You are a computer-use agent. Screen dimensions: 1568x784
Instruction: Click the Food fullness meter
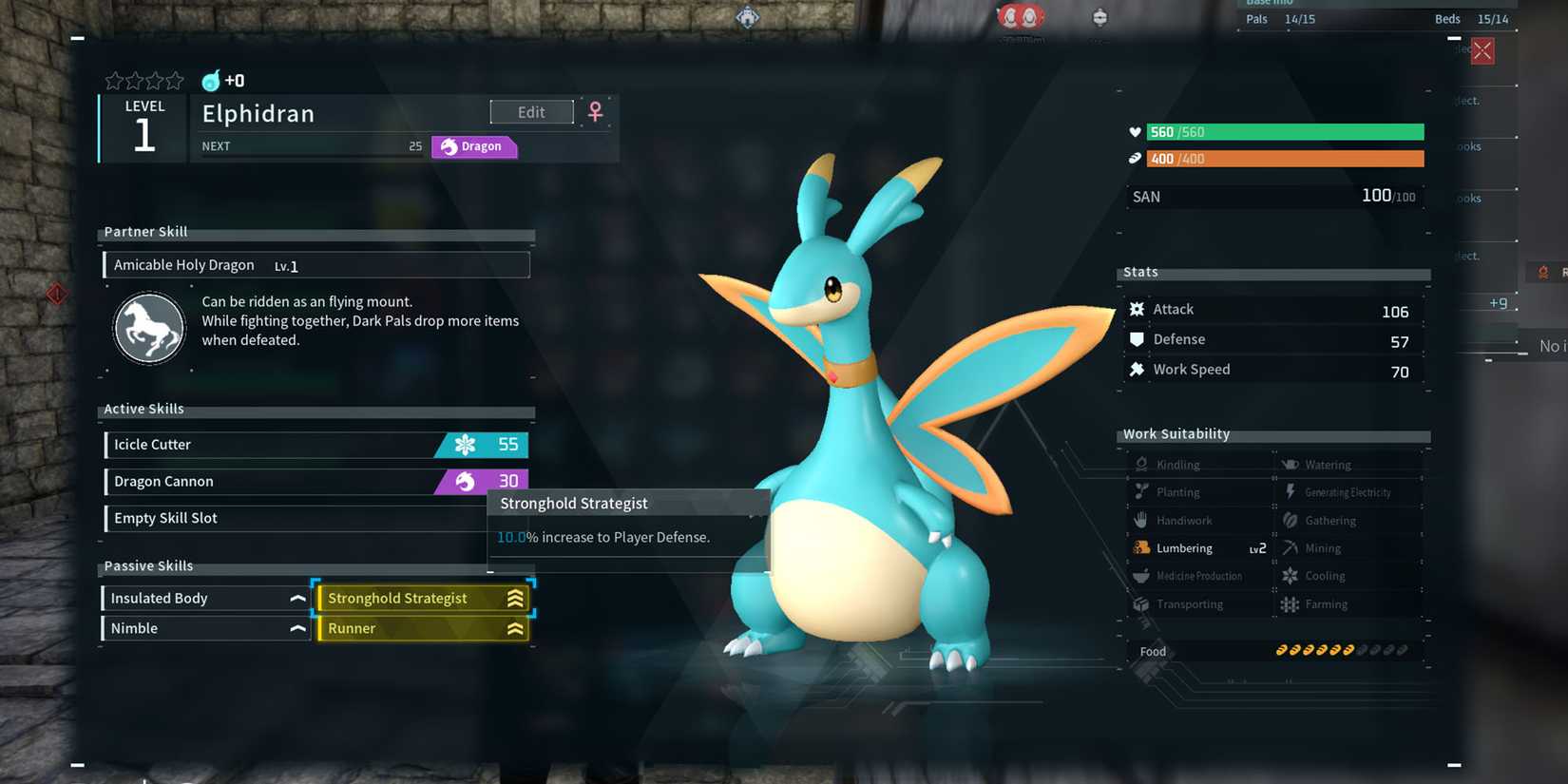click(1340, 650)
